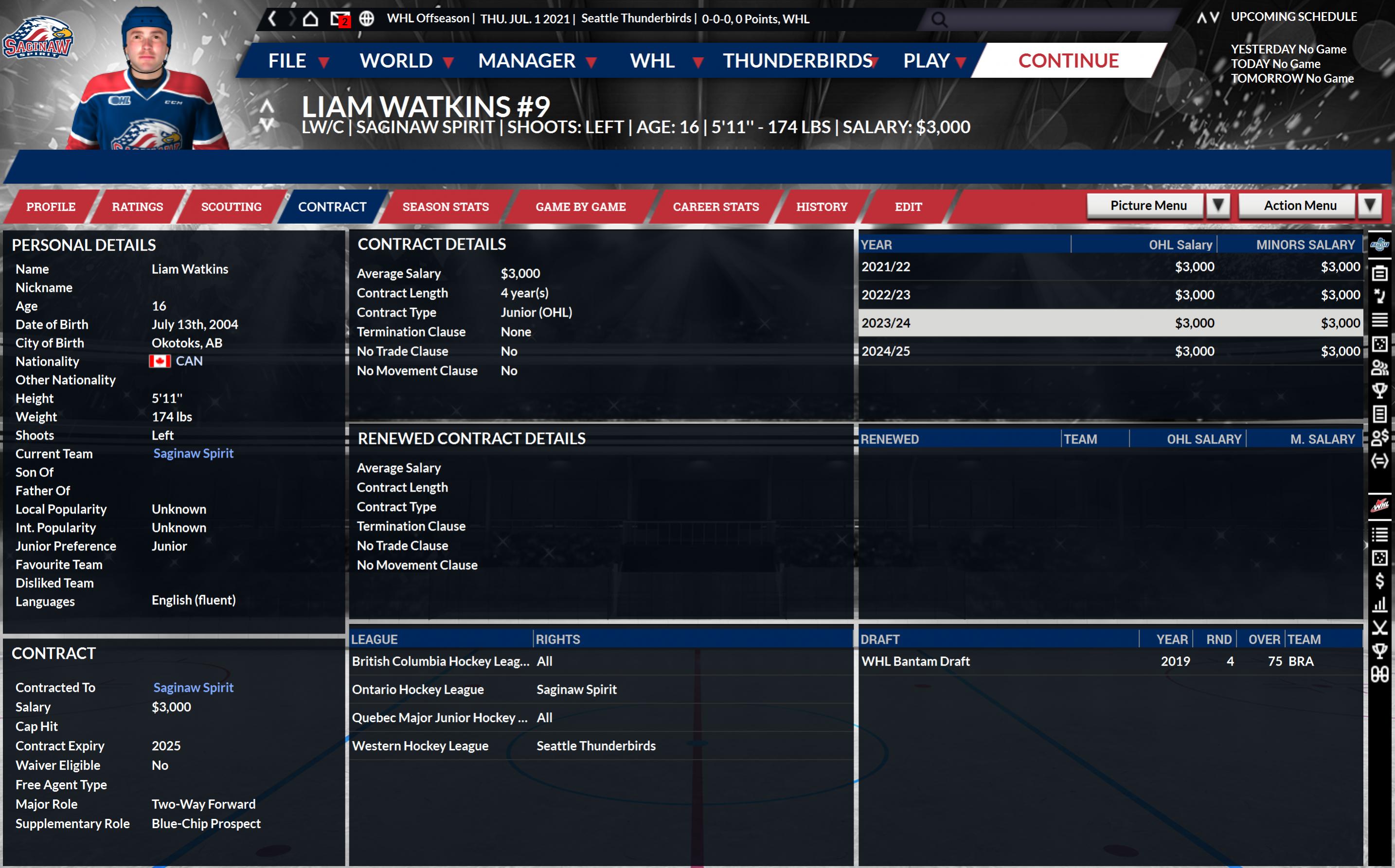Select the HISTORY tab
Image resolution: width=1395 pixels, height=868 pixels.
[x=822, y=207]
